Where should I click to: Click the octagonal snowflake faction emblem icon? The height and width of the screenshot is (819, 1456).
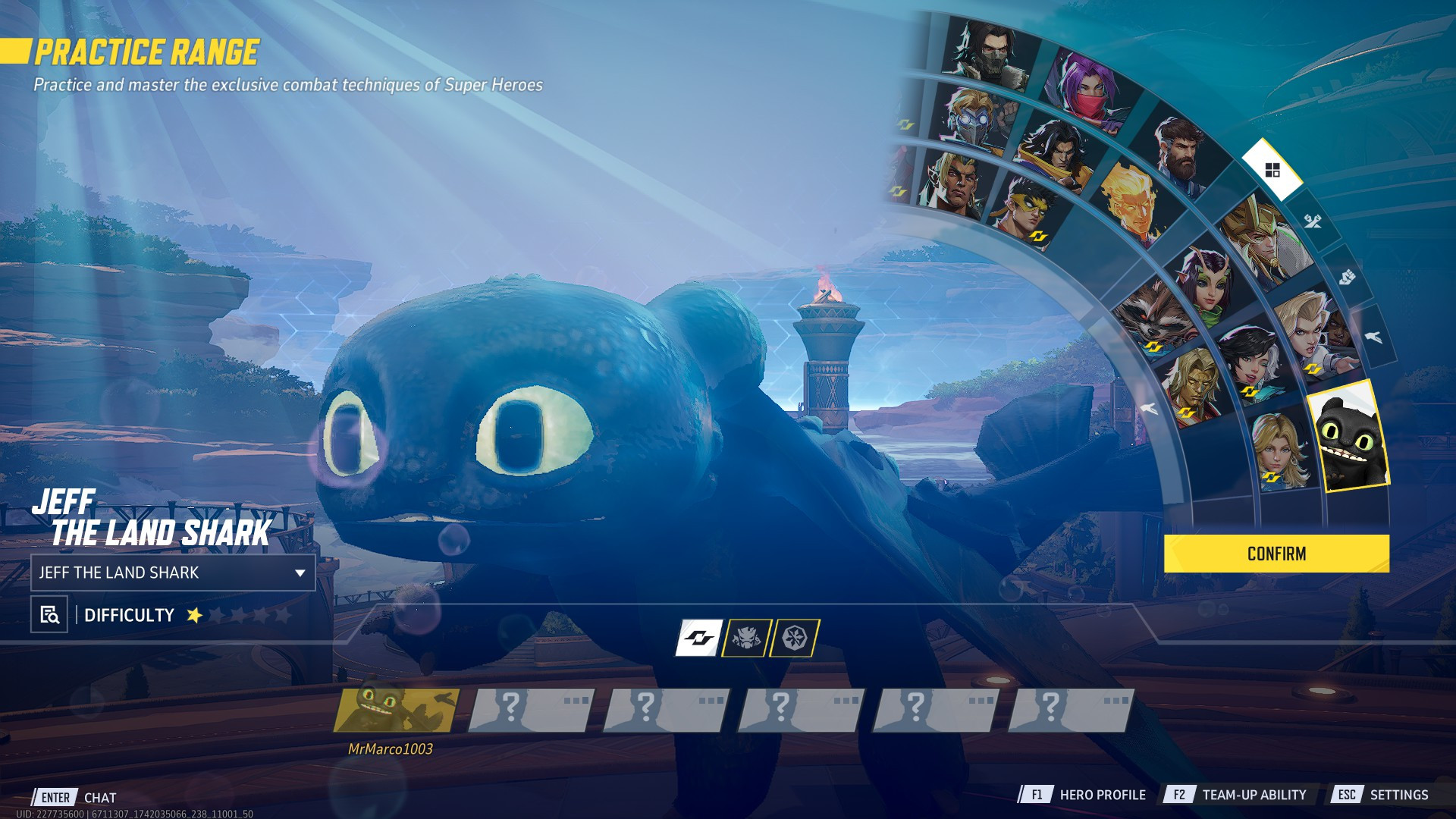(795, 638)
